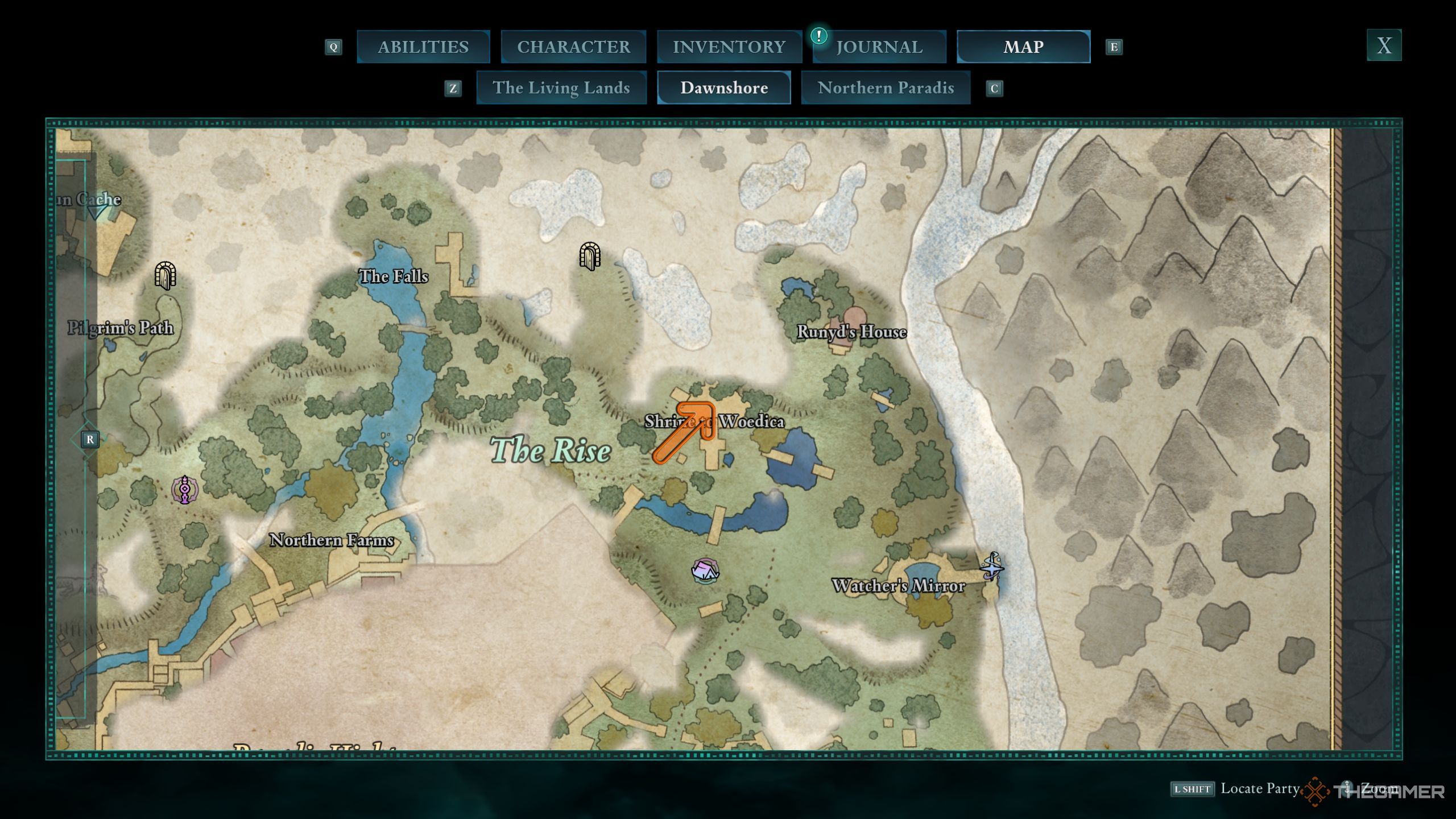Switch to the Character tab

[573, 47]
